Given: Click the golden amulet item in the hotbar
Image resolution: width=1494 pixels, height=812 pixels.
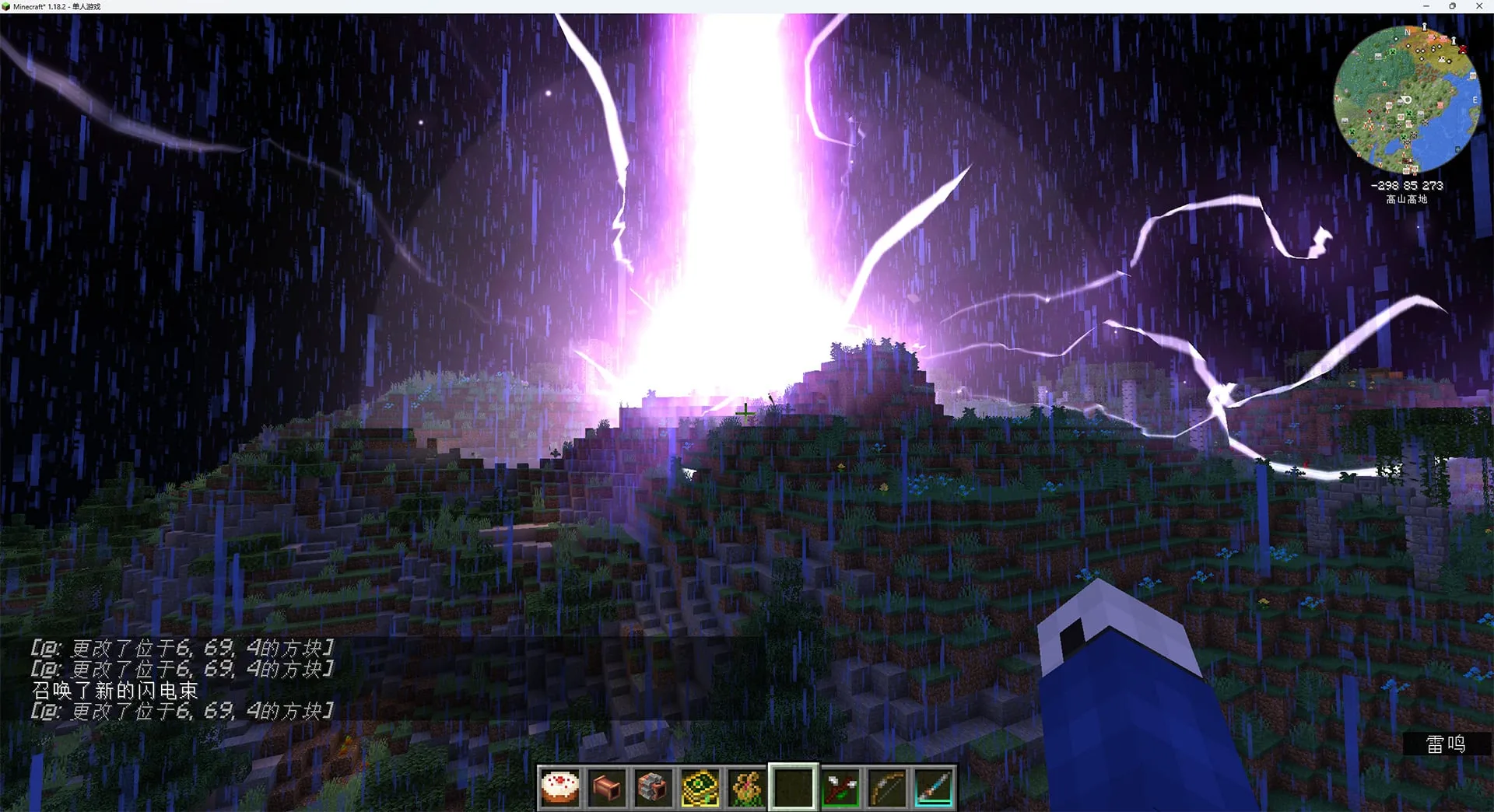Looking at the screenshot, I should [700, 788].
